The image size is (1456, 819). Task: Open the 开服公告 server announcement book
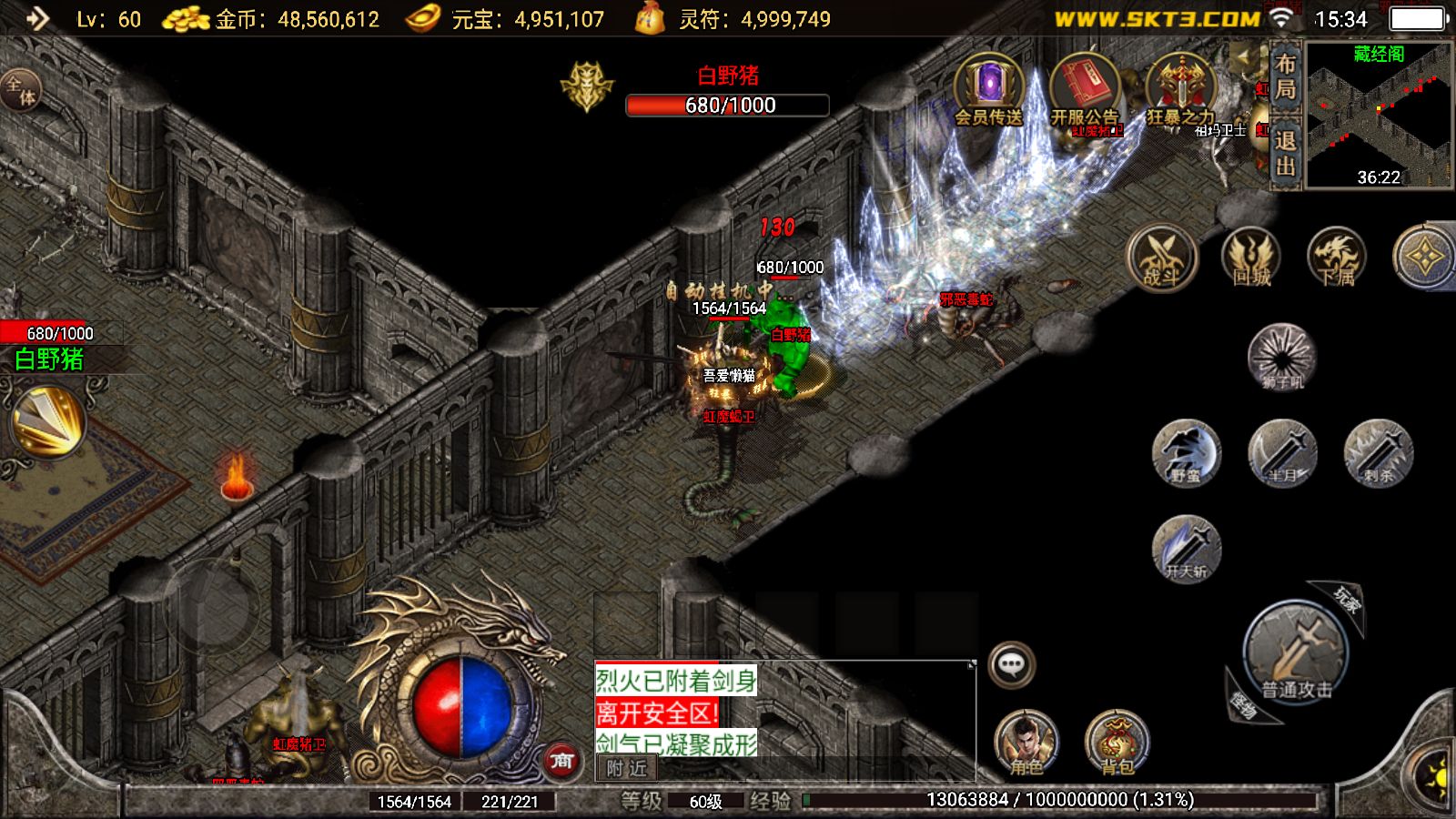tap(1084, 89)
